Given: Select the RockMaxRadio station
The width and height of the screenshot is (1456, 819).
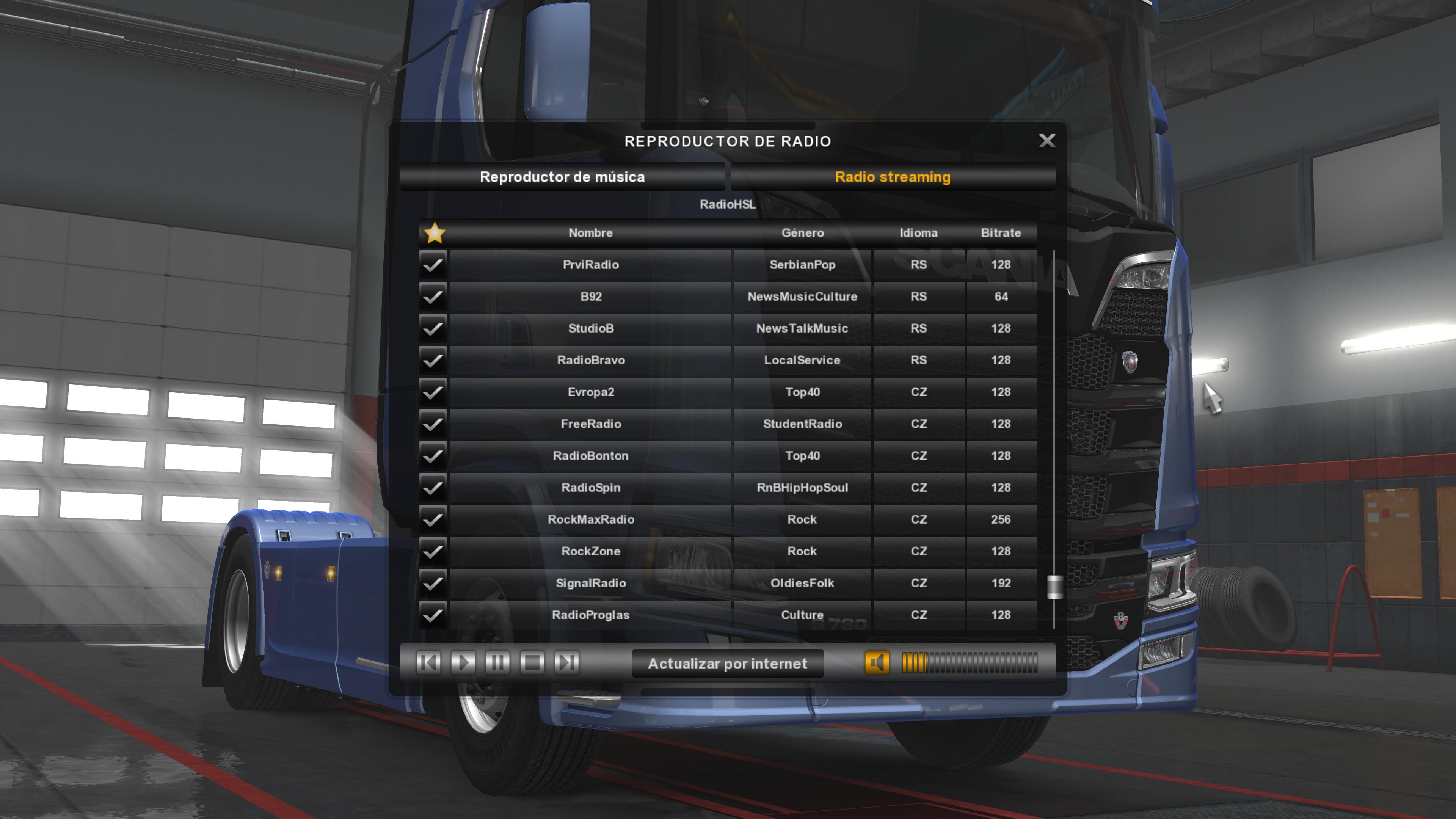Looking at the screenshot, I should coord(591,519).
